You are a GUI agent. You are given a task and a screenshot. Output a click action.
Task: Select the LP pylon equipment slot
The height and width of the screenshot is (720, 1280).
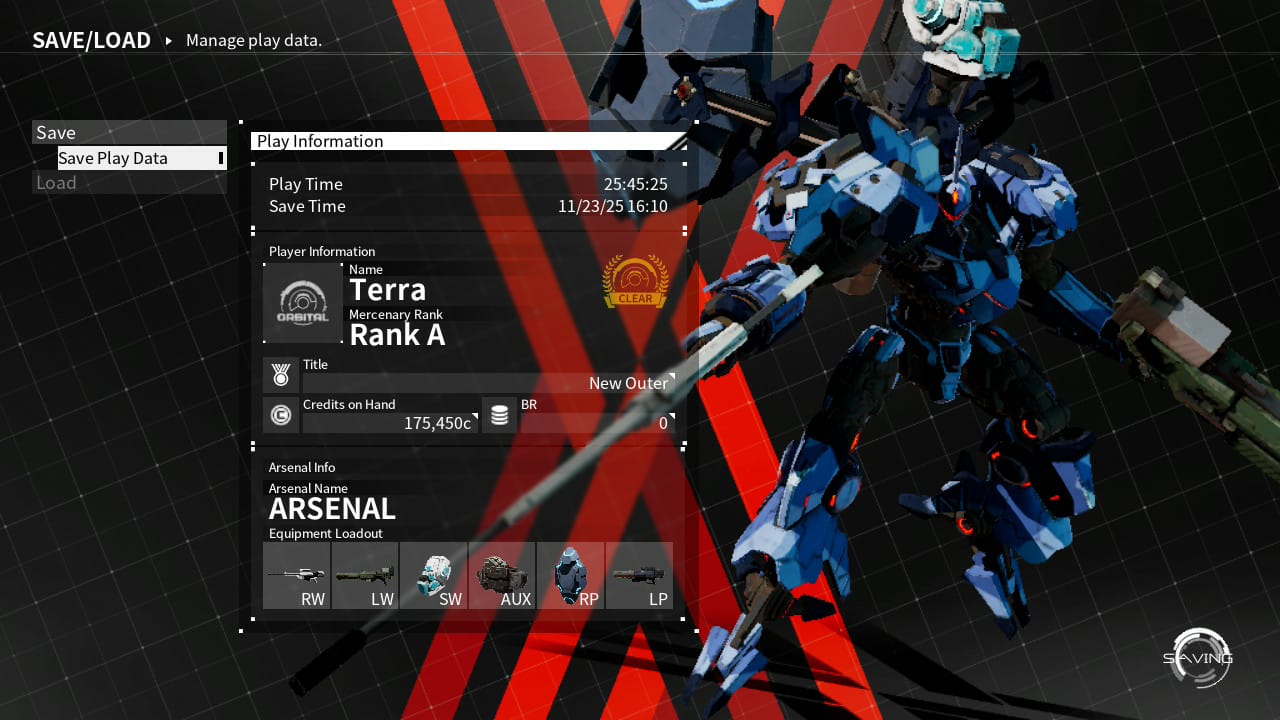[x=639, y=576]
